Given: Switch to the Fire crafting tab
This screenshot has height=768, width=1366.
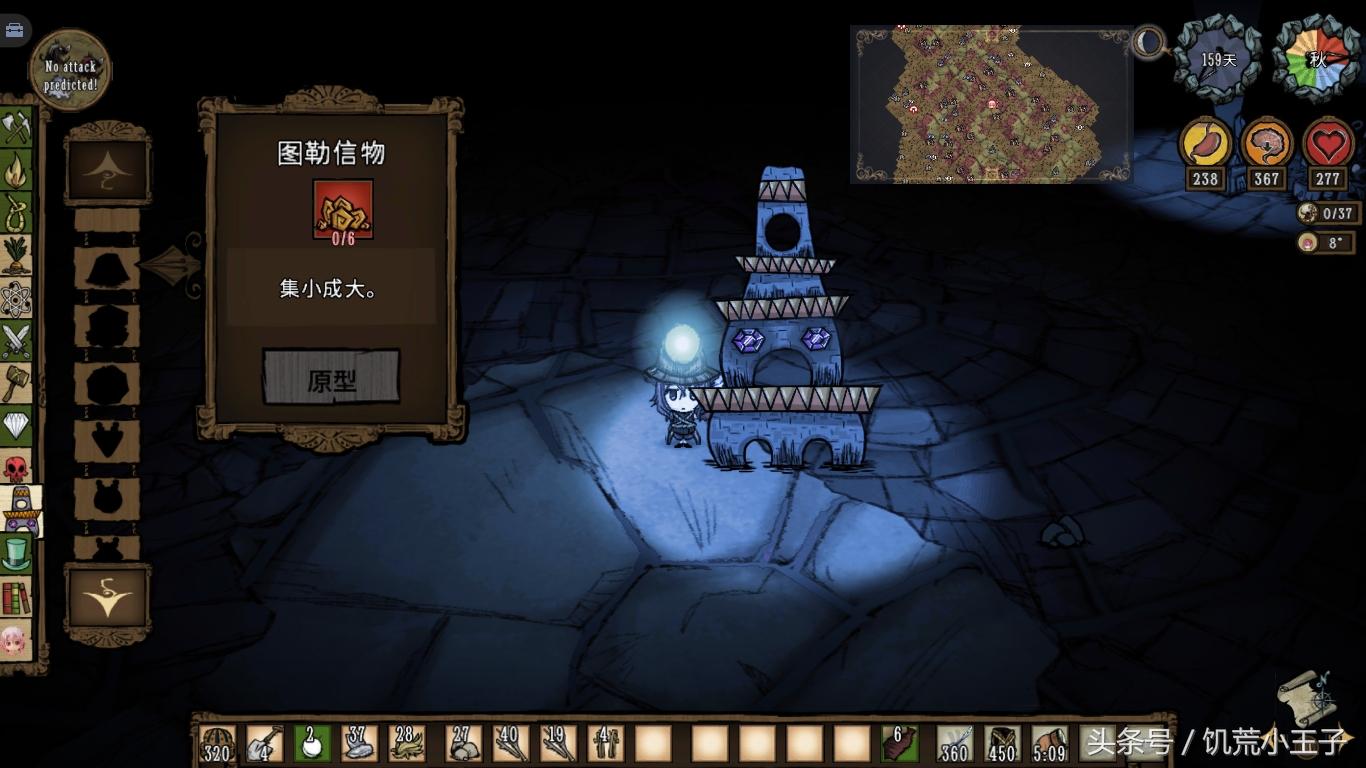Looking at the screenshot, I should tap(16, 169).
